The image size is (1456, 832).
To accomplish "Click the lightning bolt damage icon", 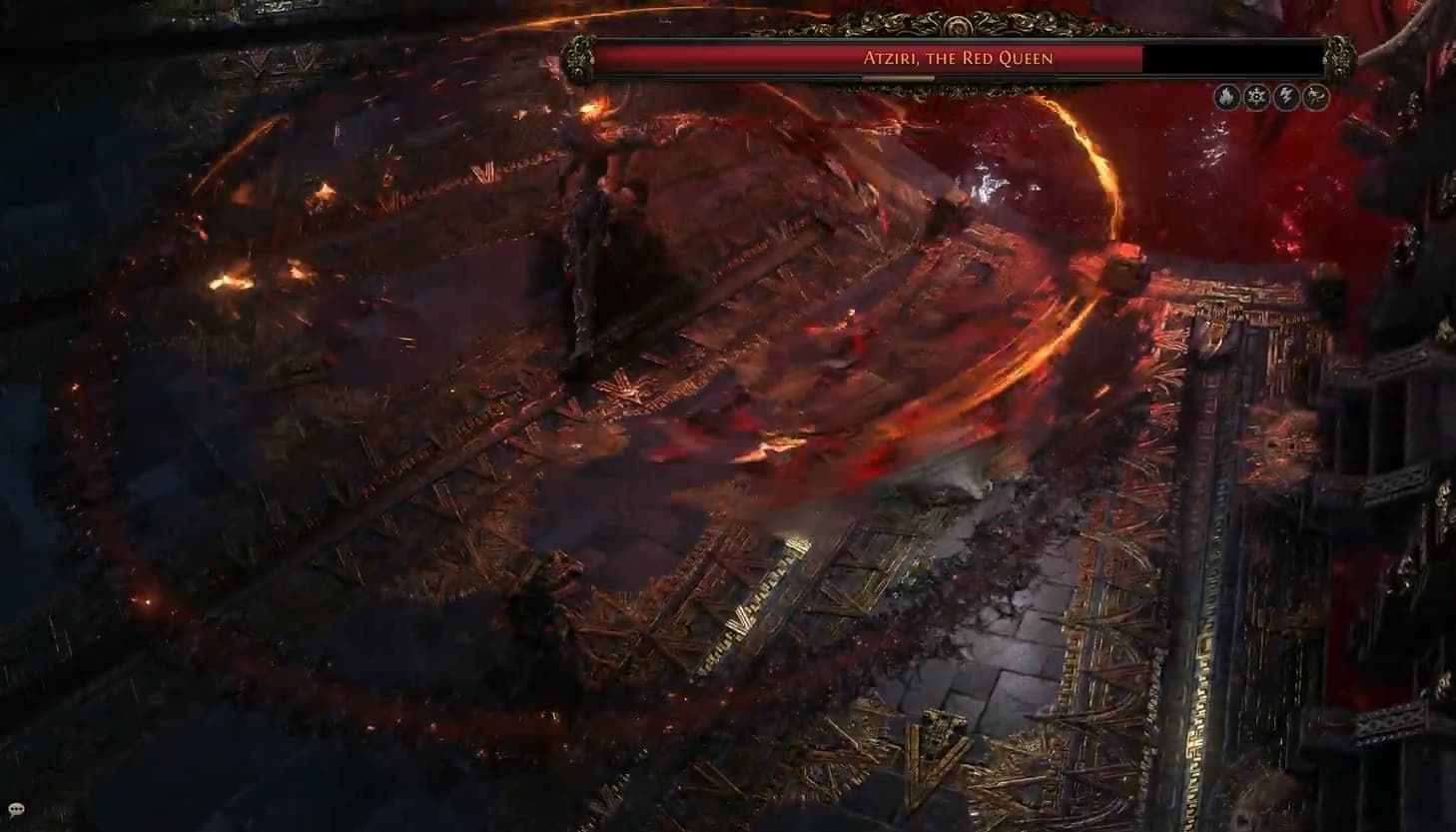I will 1286,97.
